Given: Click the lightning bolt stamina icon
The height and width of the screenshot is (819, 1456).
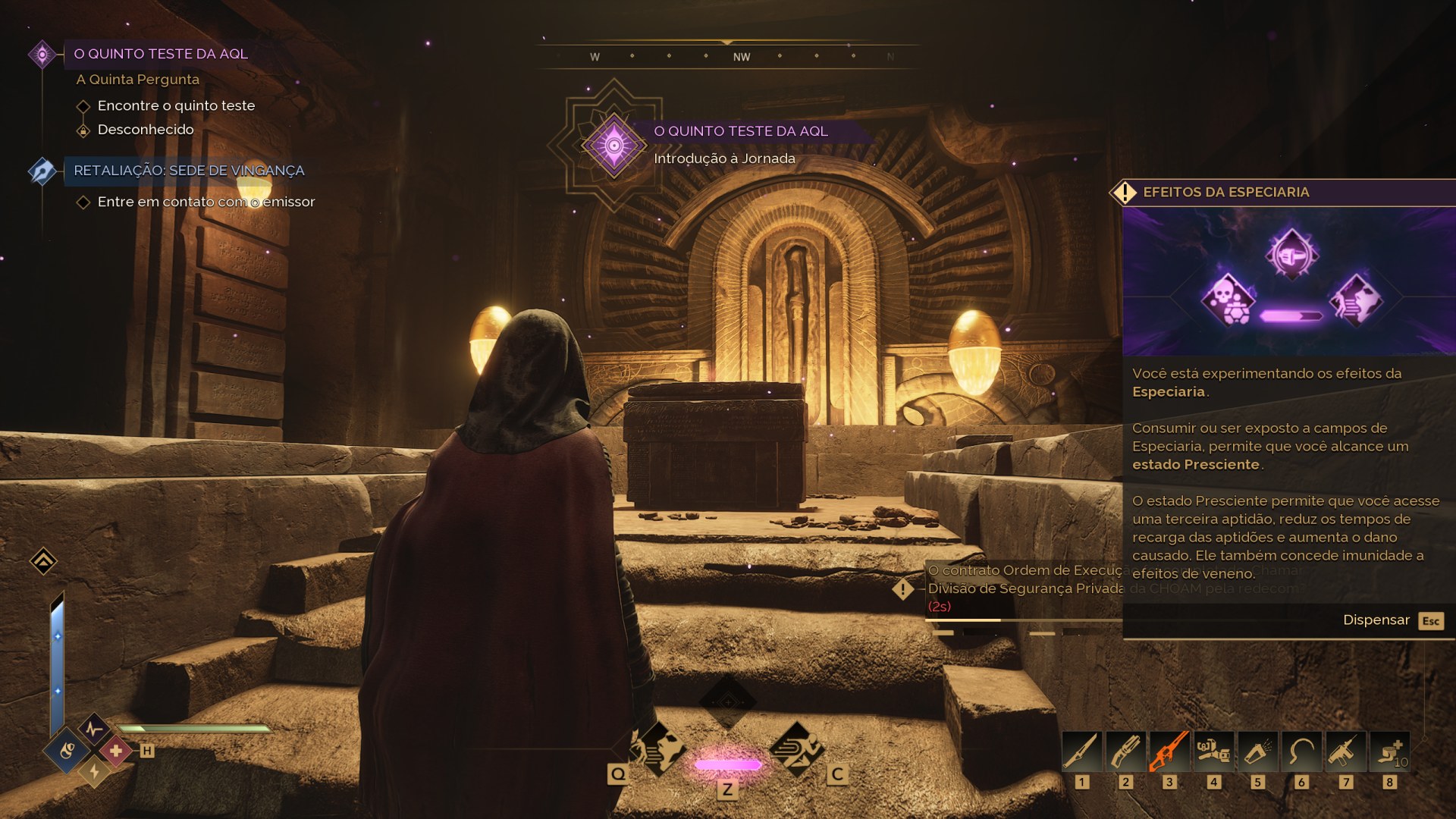Looking at the screenshot, I should [x=94, y=772].
